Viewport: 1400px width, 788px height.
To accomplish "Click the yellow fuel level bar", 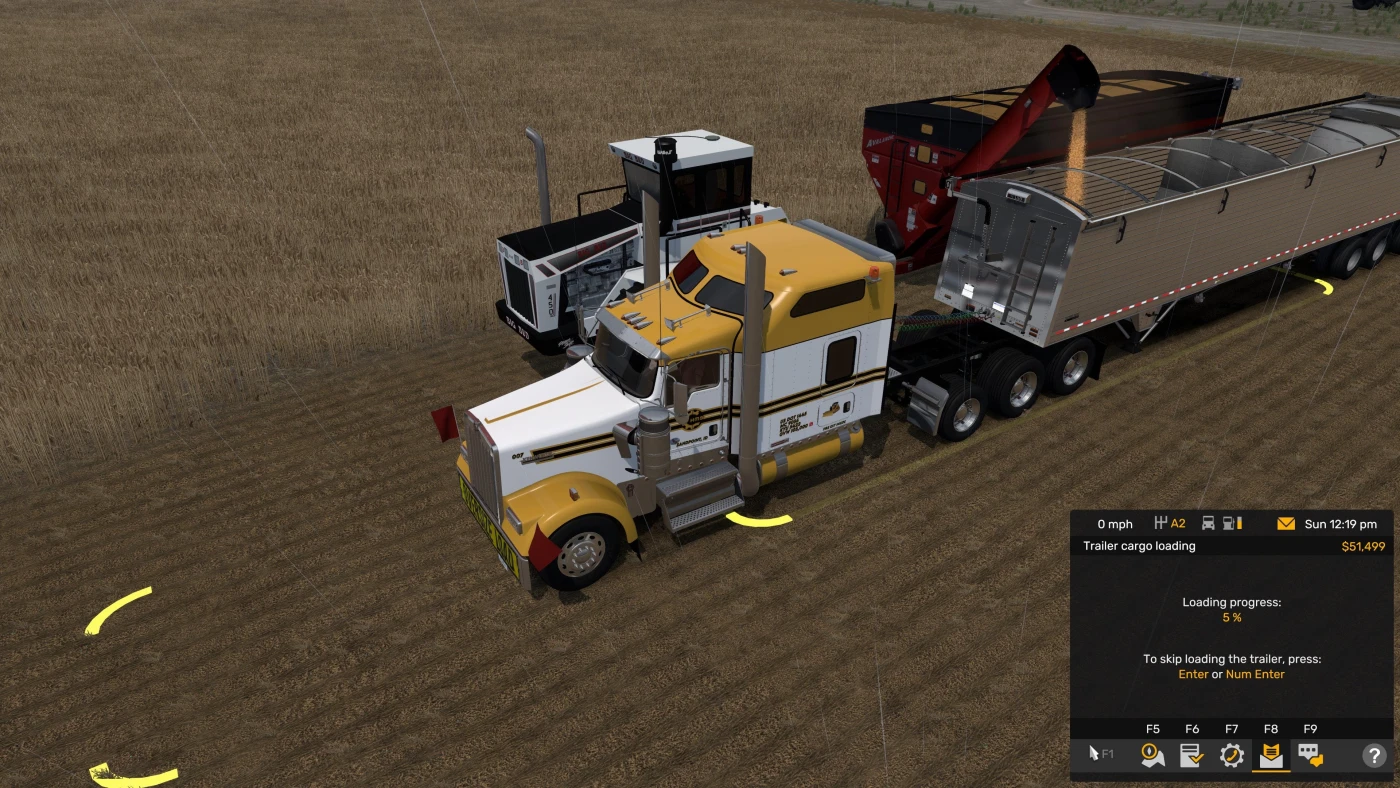I will (x=1240, y=522).
